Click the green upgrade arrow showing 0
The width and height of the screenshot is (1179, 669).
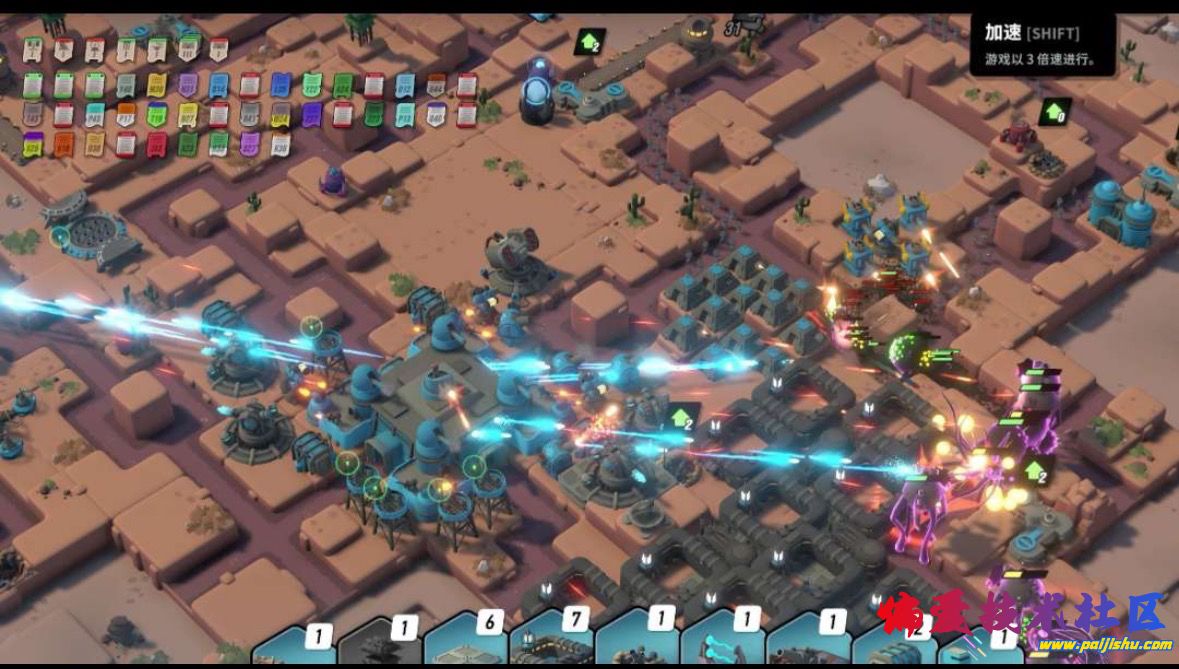click(1055, 111)
